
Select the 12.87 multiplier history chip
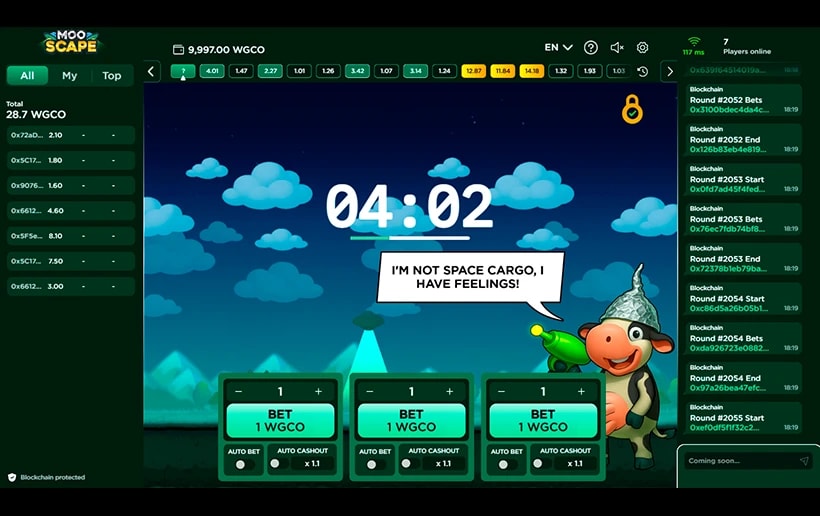[x=473, y=71]
